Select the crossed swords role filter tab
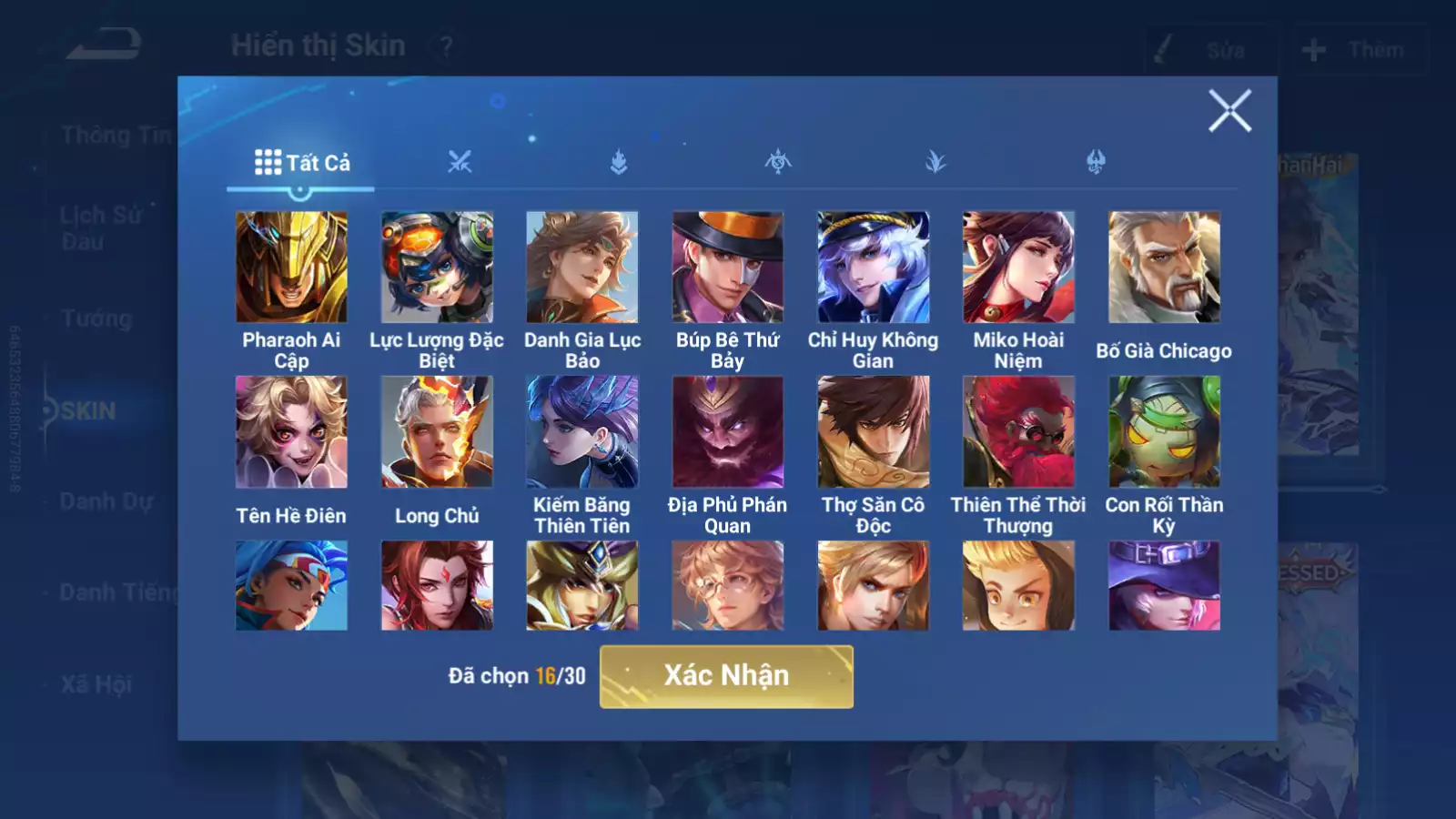The width and height of the screenshot is (1456, 819). coord(460,163)
